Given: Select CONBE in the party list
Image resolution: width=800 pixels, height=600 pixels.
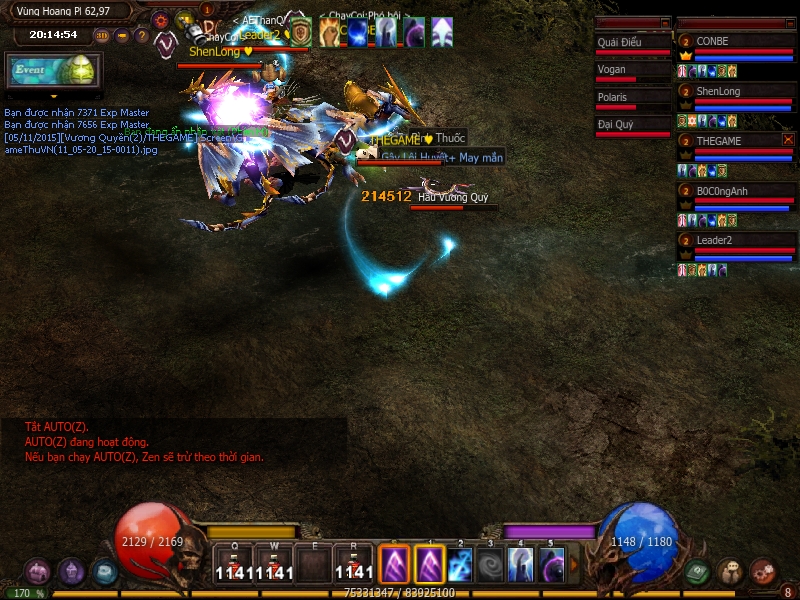Looking at the screenshot, I should tap(734, 42).
